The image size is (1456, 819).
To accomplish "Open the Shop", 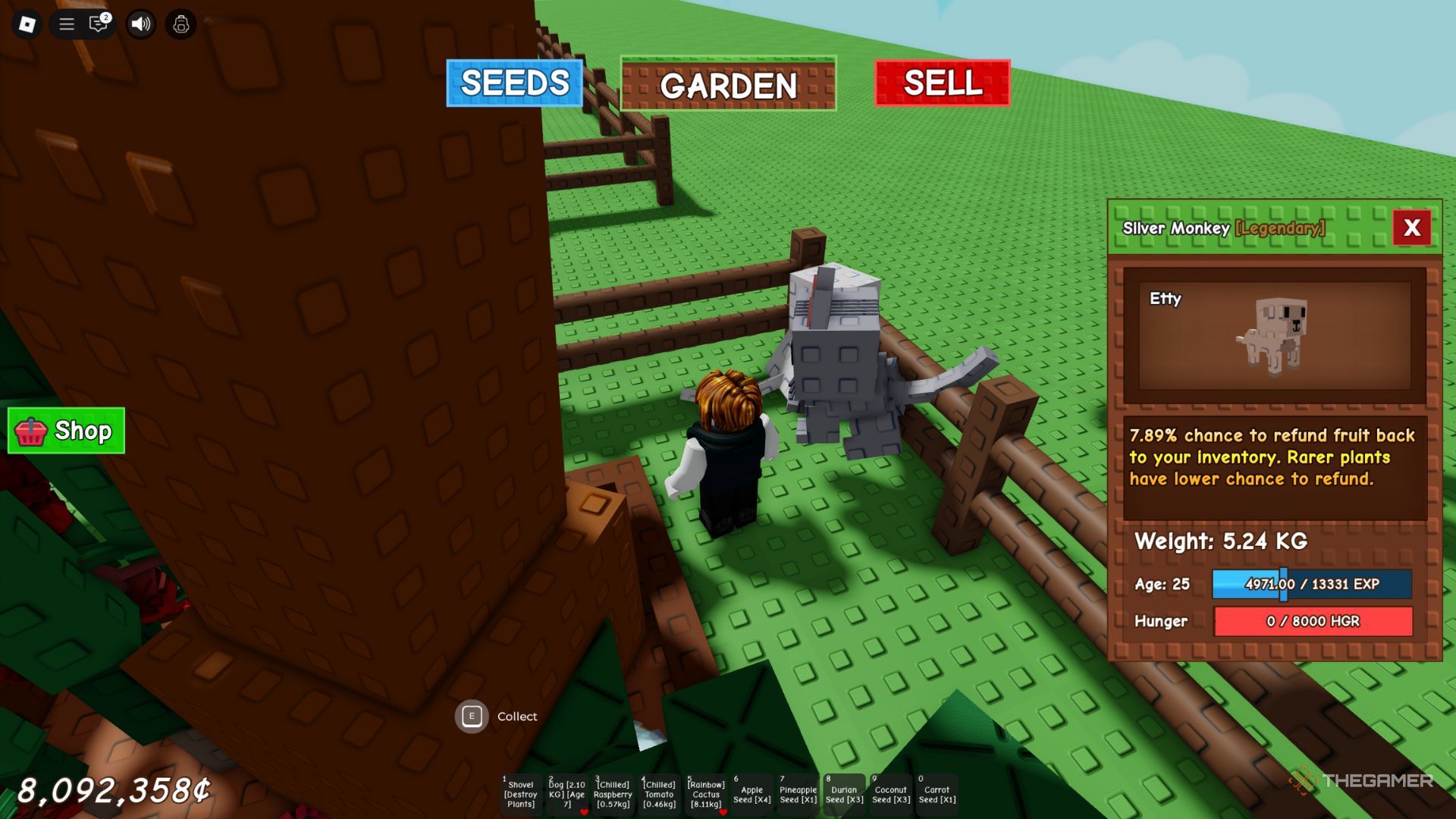I will (x=66, y=431).
